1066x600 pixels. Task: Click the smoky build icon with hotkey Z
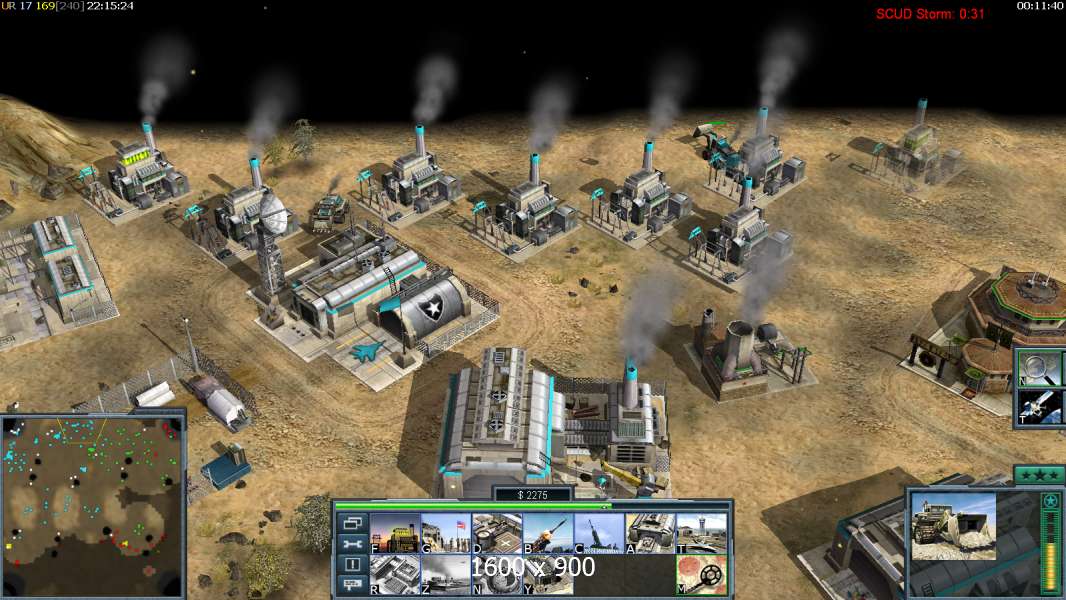[x=446, y=574]
